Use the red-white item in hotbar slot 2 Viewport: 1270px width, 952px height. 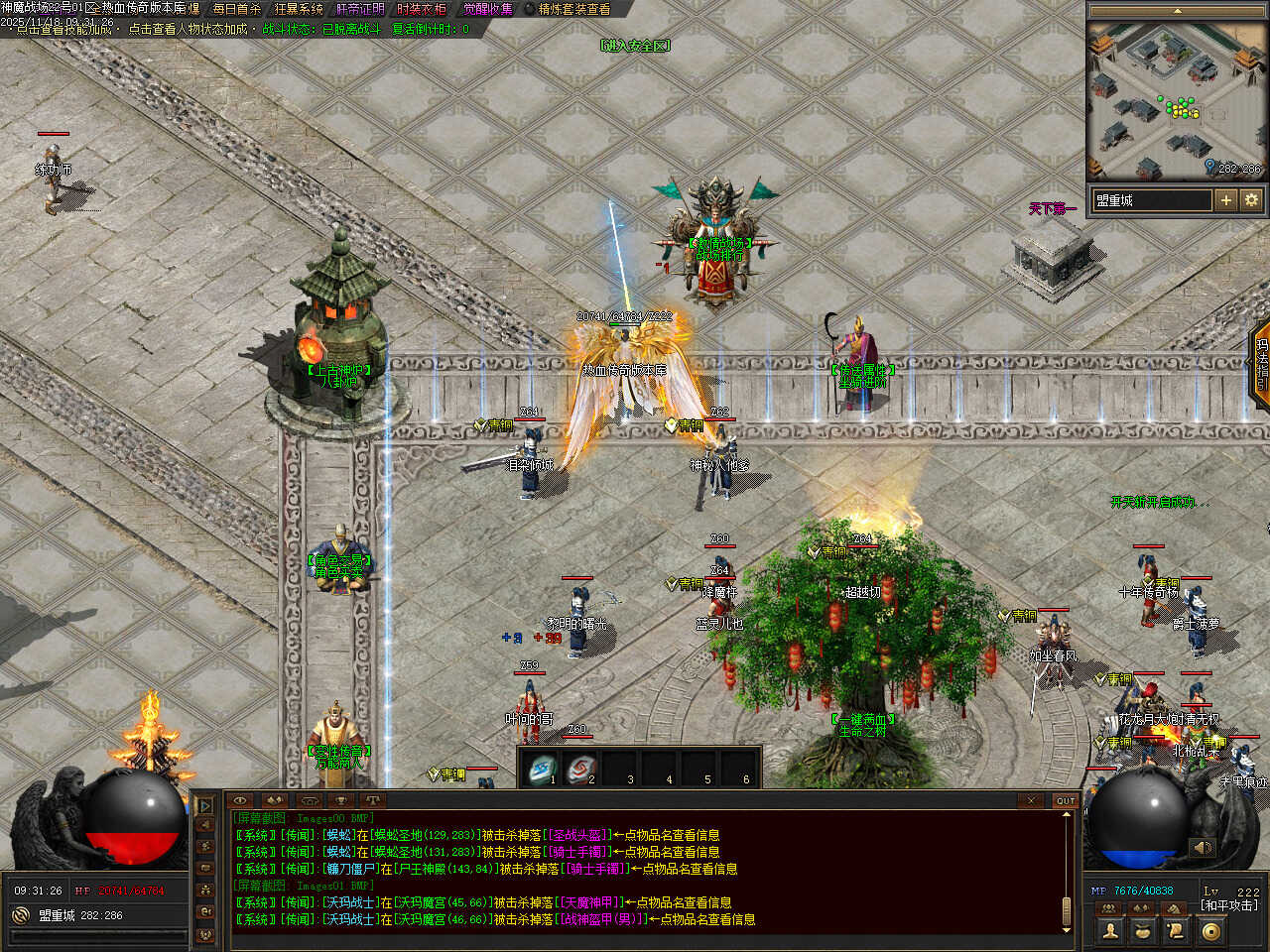581,769
